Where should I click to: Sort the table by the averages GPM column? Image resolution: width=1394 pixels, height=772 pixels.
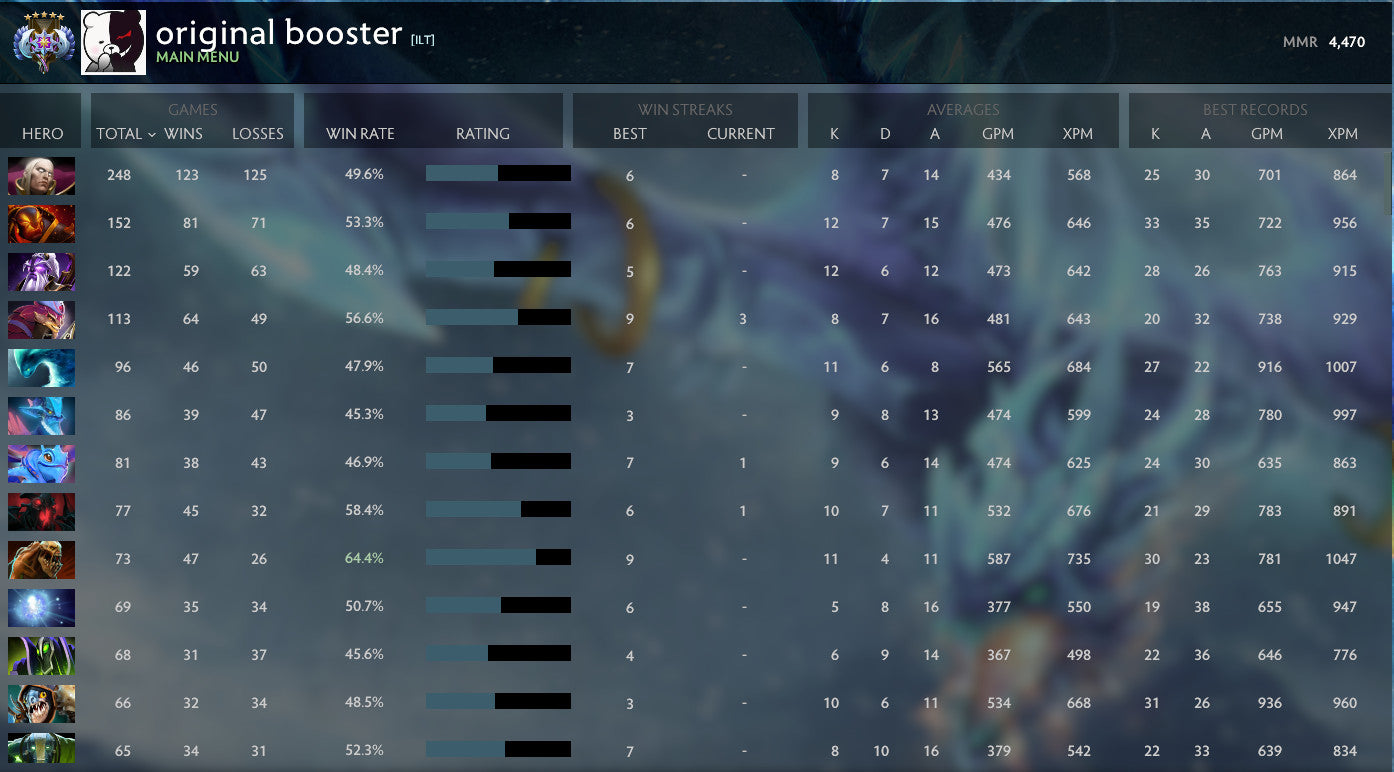tap(997, 133)
